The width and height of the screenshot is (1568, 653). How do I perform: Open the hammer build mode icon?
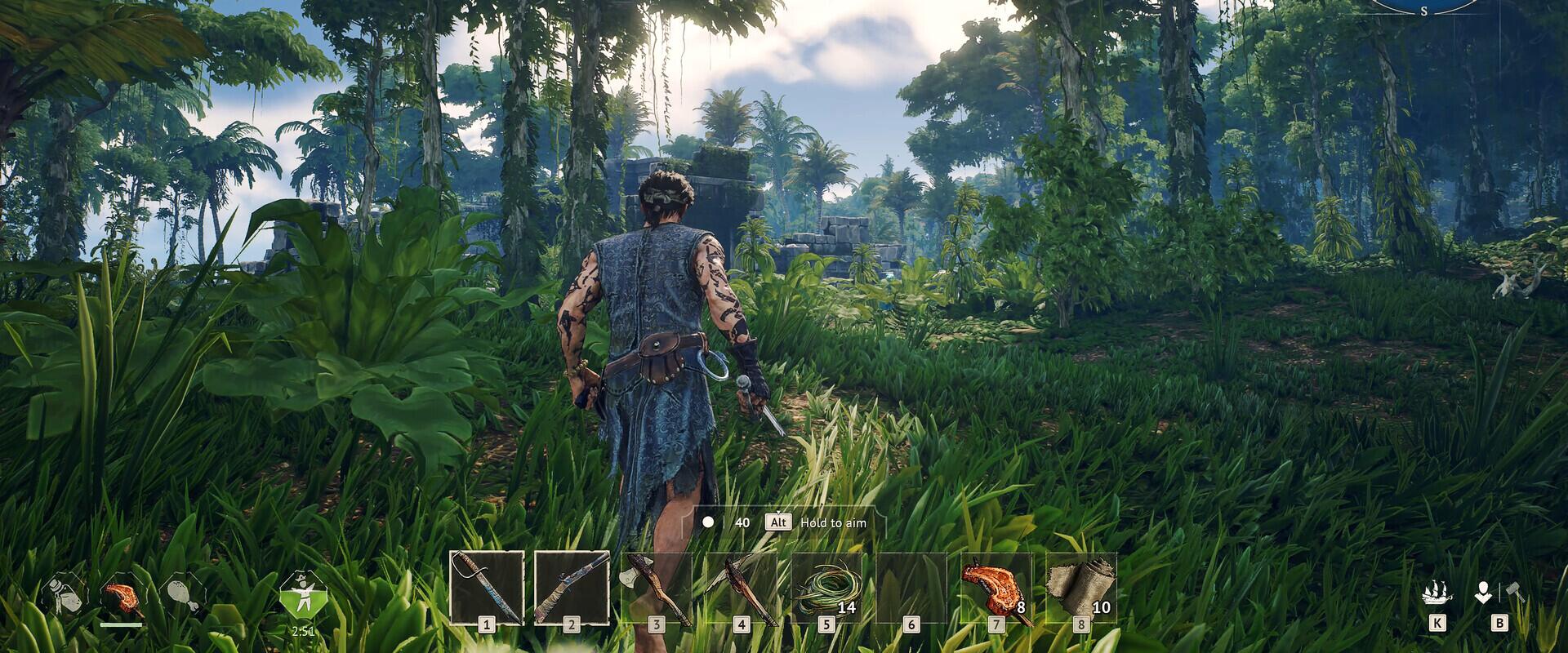click(x=1513, y=592)
